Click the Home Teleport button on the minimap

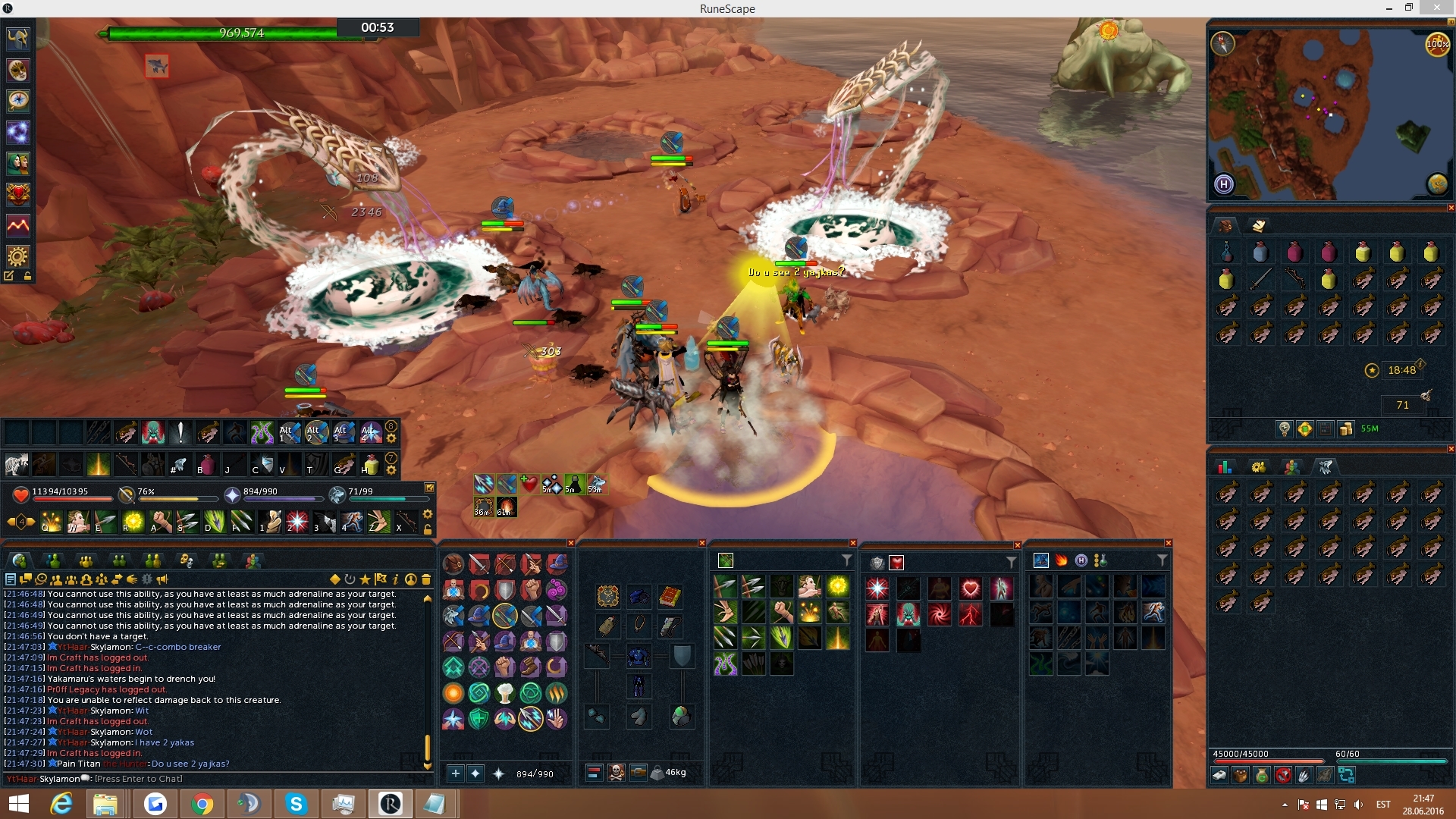[x=1222, y=184]
